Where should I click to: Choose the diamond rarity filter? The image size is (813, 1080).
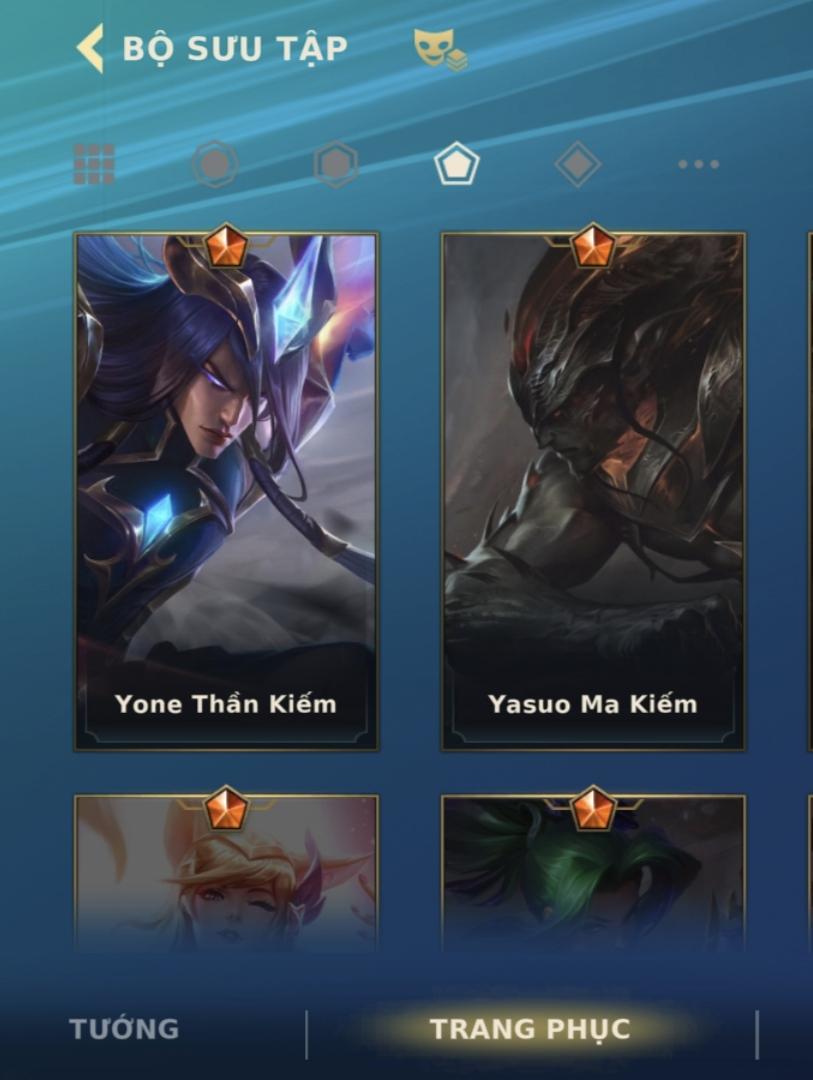click(577, 164)
